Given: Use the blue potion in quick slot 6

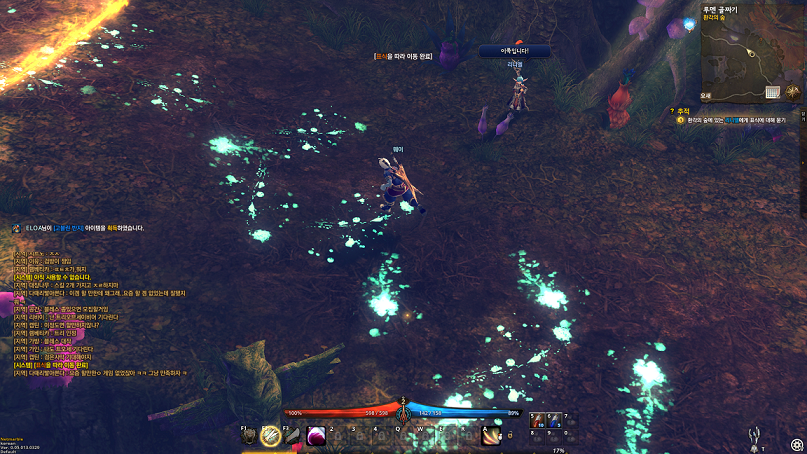Looking at the screenshot, I should [x=555, y=421].
